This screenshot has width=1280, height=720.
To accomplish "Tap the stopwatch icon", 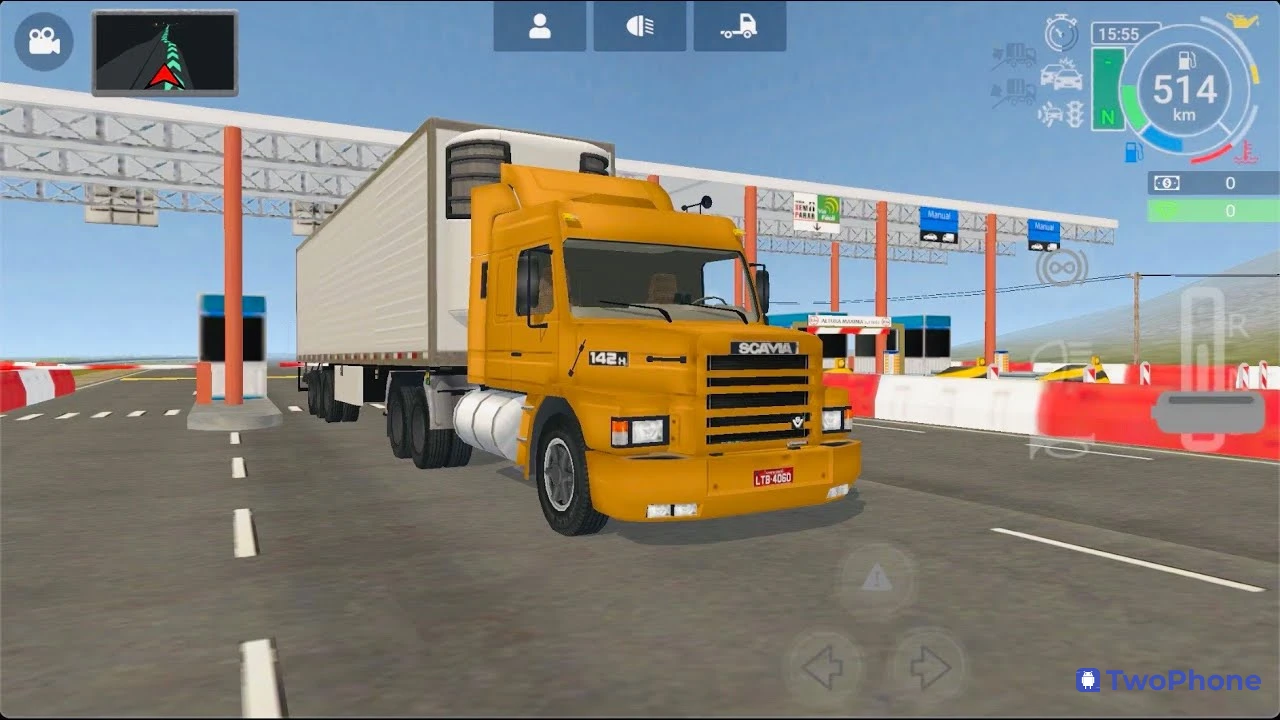I will [1061, 34].
